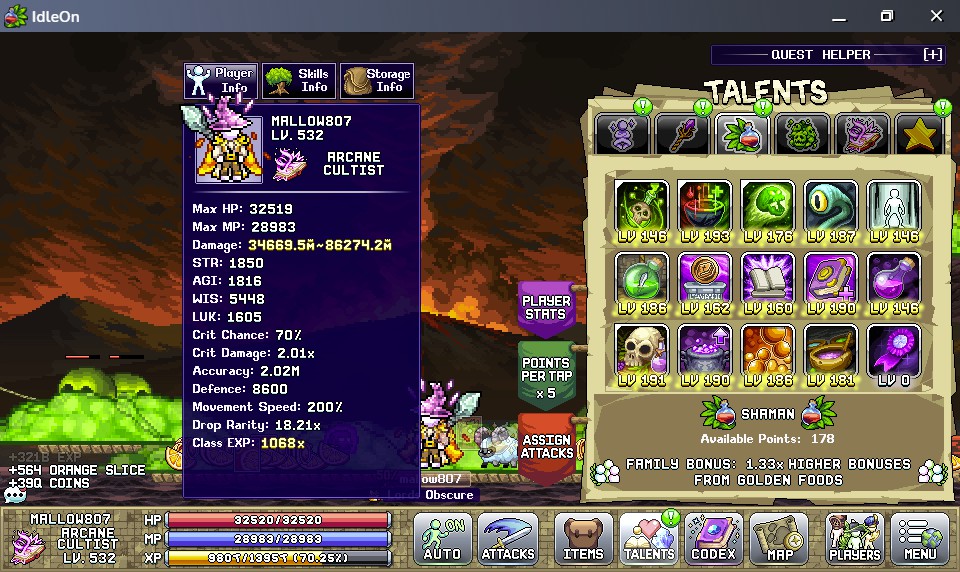This screenshot has height=572, width=960.
Task: Click the Player Stats banner
Action: click(x=546, y=308)
